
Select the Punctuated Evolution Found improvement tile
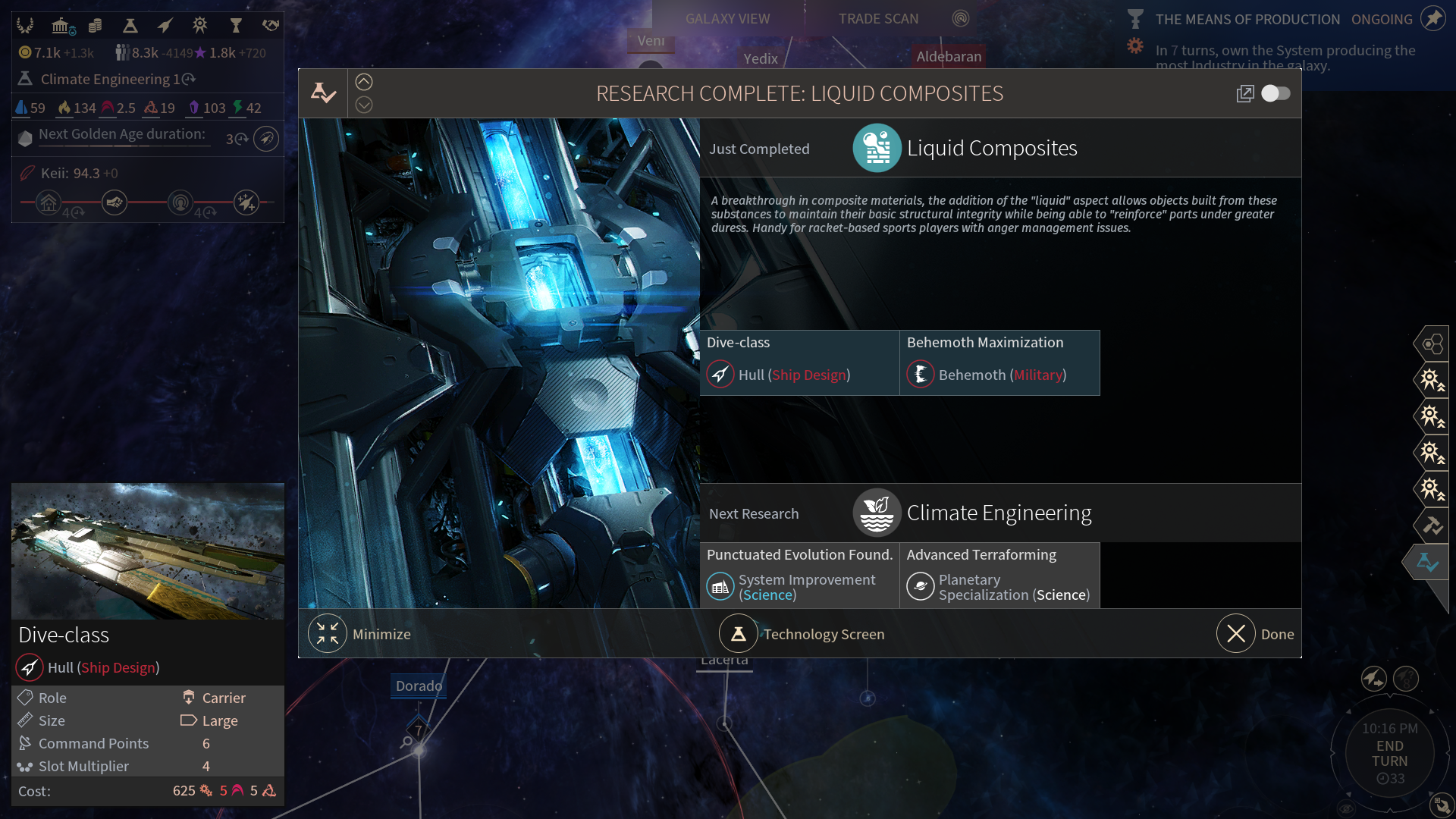(x=799, y=575)
